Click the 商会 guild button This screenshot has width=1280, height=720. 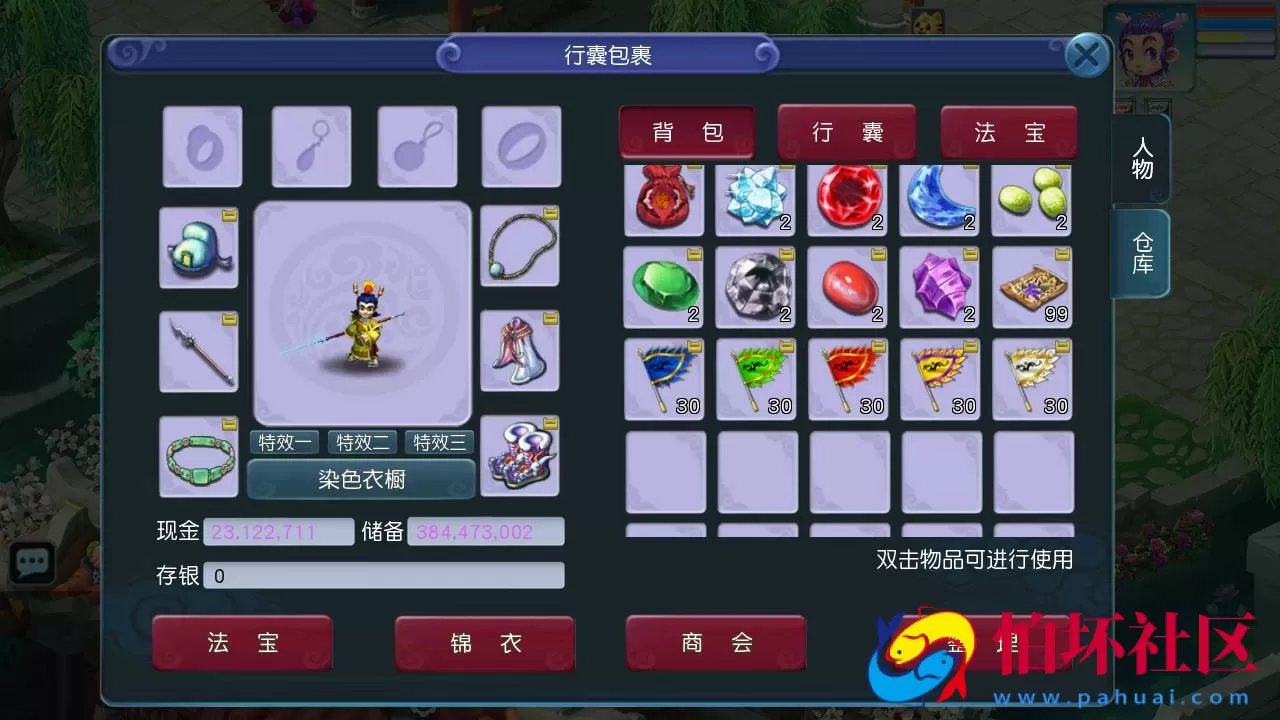714,643
